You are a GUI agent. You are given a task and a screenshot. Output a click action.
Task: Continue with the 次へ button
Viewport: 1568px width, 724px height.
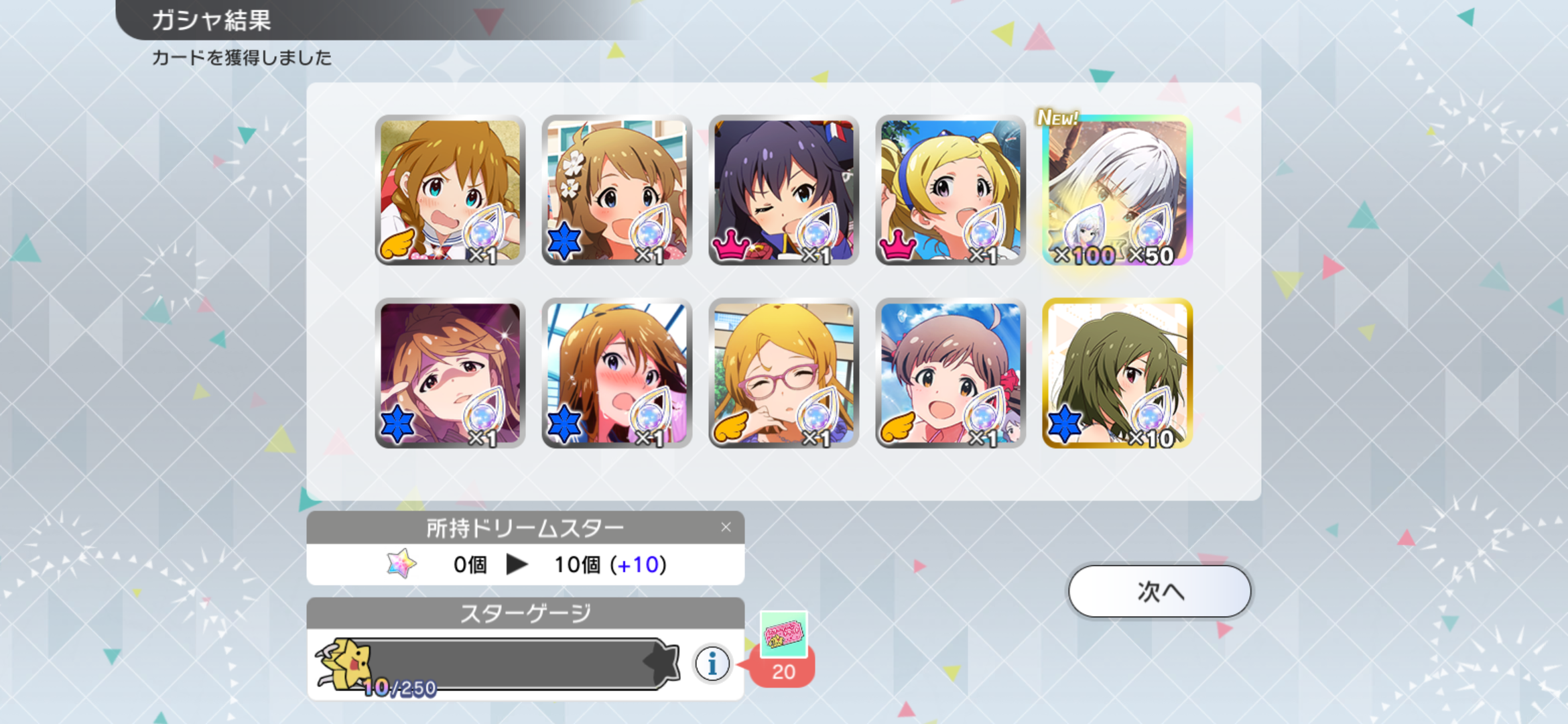1159,591
